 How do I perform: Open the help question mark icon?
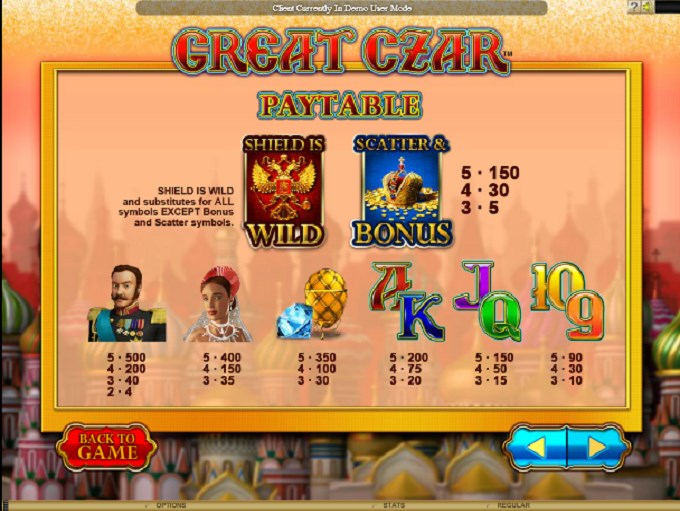pos(634,7)
